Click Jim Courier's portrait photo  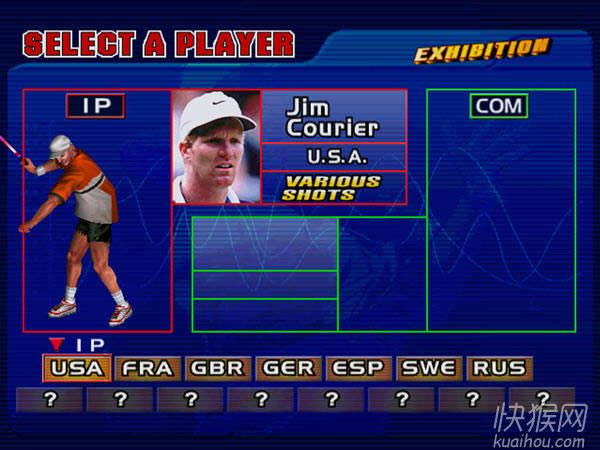pos(216,147)
